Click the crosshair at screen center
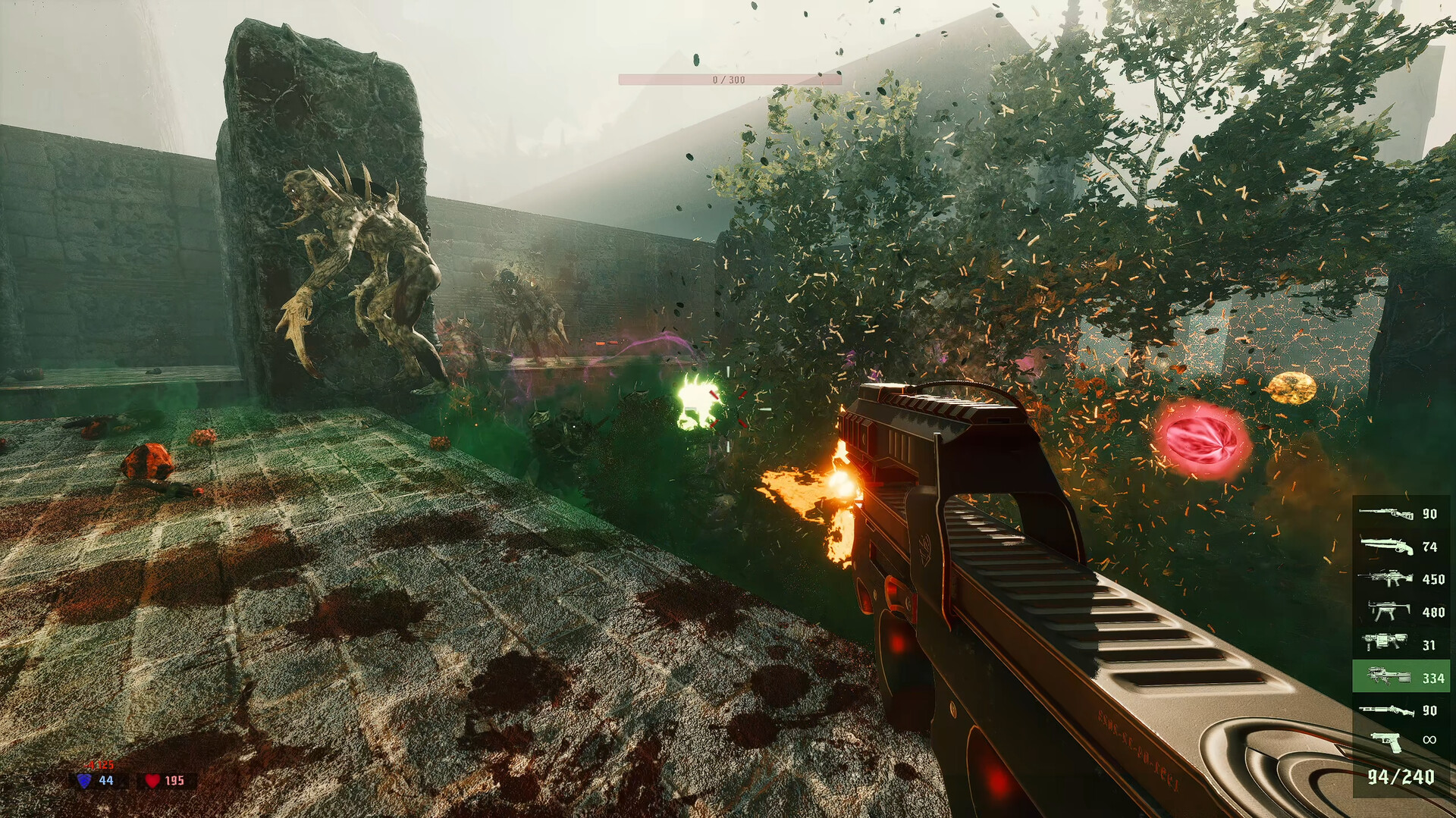Image resolution: width=1456 pixels, height=818 pixels. 728,409
